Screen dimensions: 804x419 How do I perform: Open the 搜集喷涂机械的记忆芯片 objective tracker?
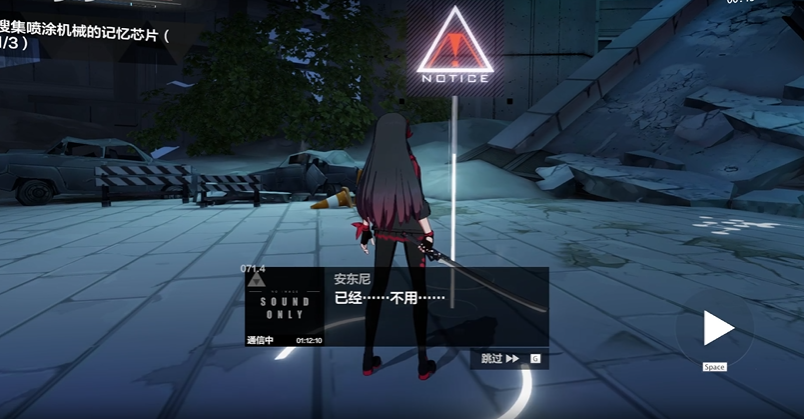[x=85, y=37]
